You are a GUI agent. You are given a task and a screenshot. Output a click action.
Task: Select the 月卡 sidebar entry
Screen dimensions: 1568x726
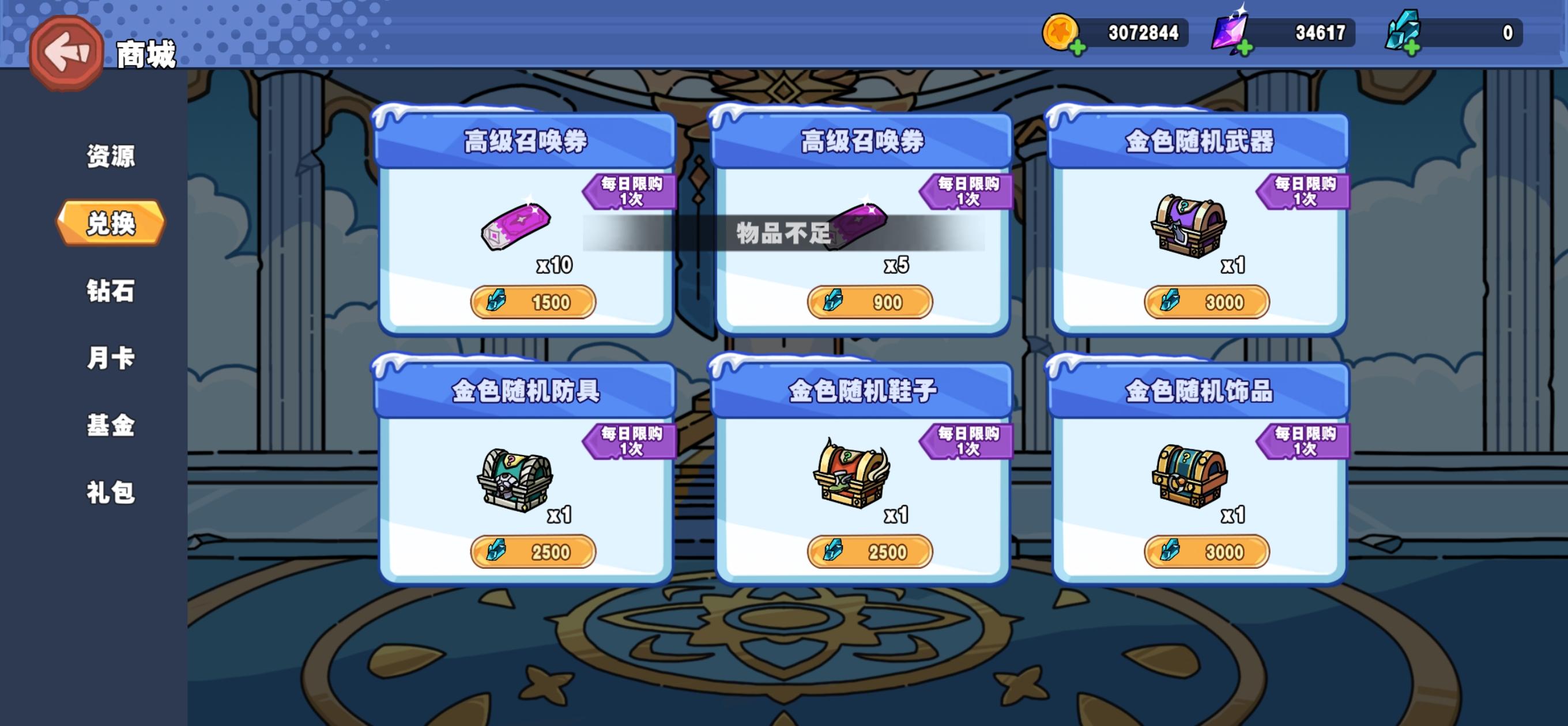111,359
